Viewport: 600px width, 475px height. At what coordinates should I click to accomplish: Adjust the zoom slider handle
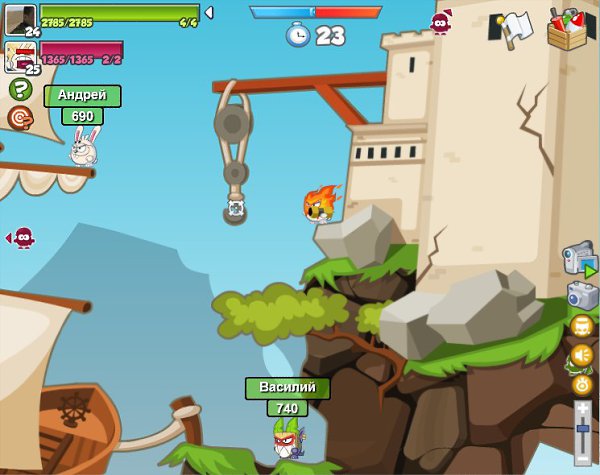click(582, 430)
